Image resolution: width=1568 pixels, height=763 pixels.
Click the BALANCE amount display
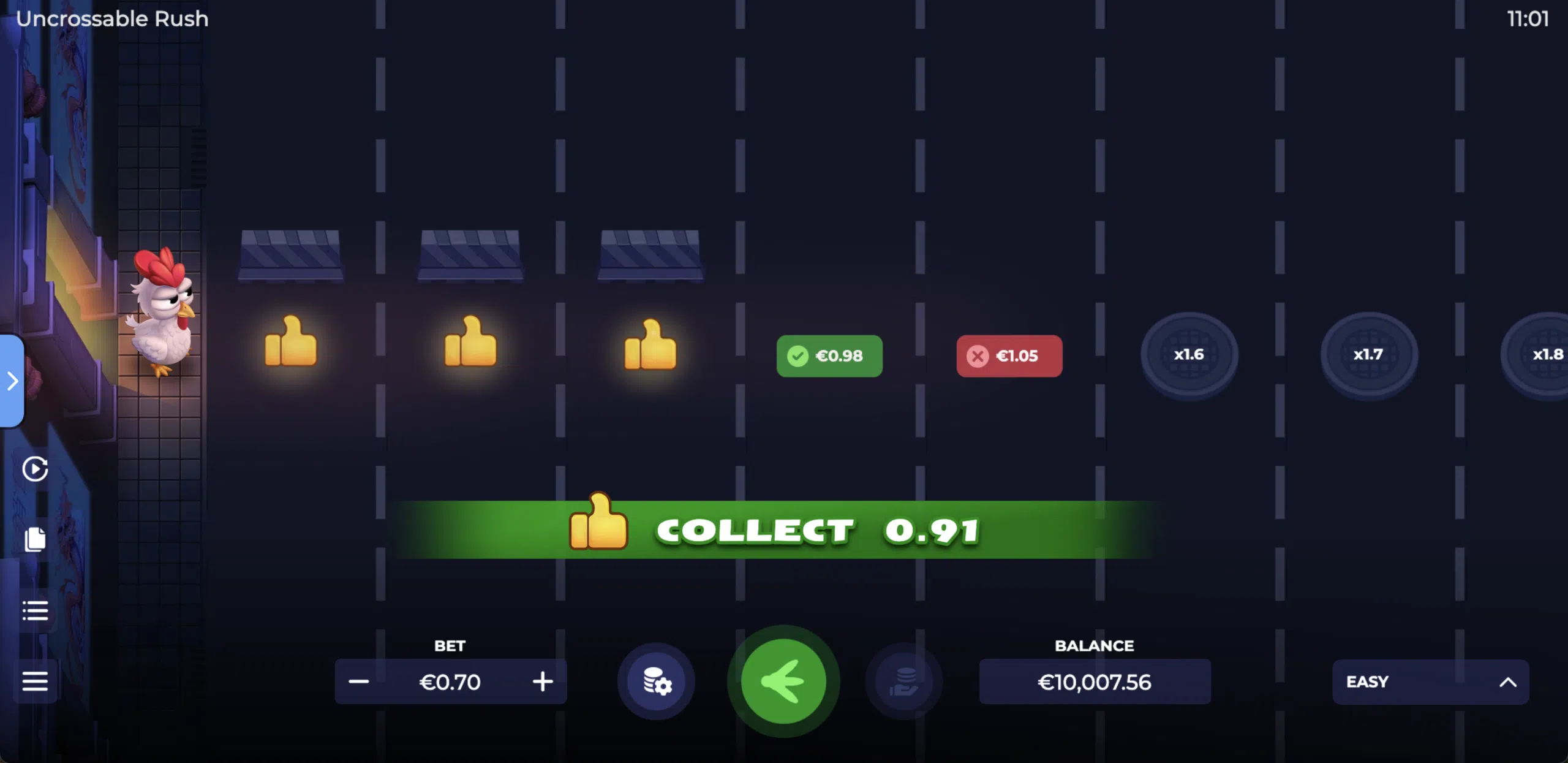click(1094, 681)
